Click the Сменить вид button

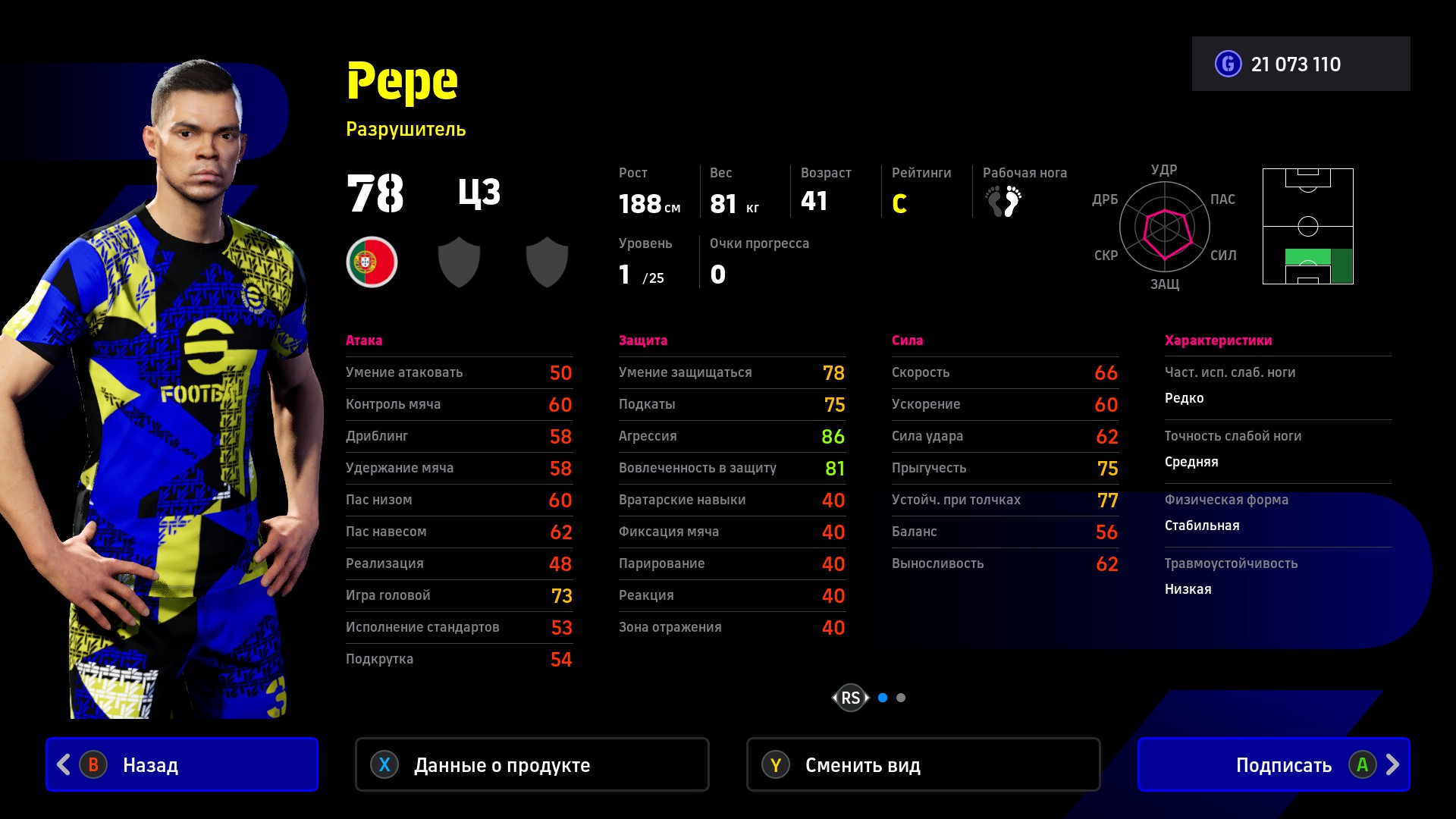(x=923, y=764)
